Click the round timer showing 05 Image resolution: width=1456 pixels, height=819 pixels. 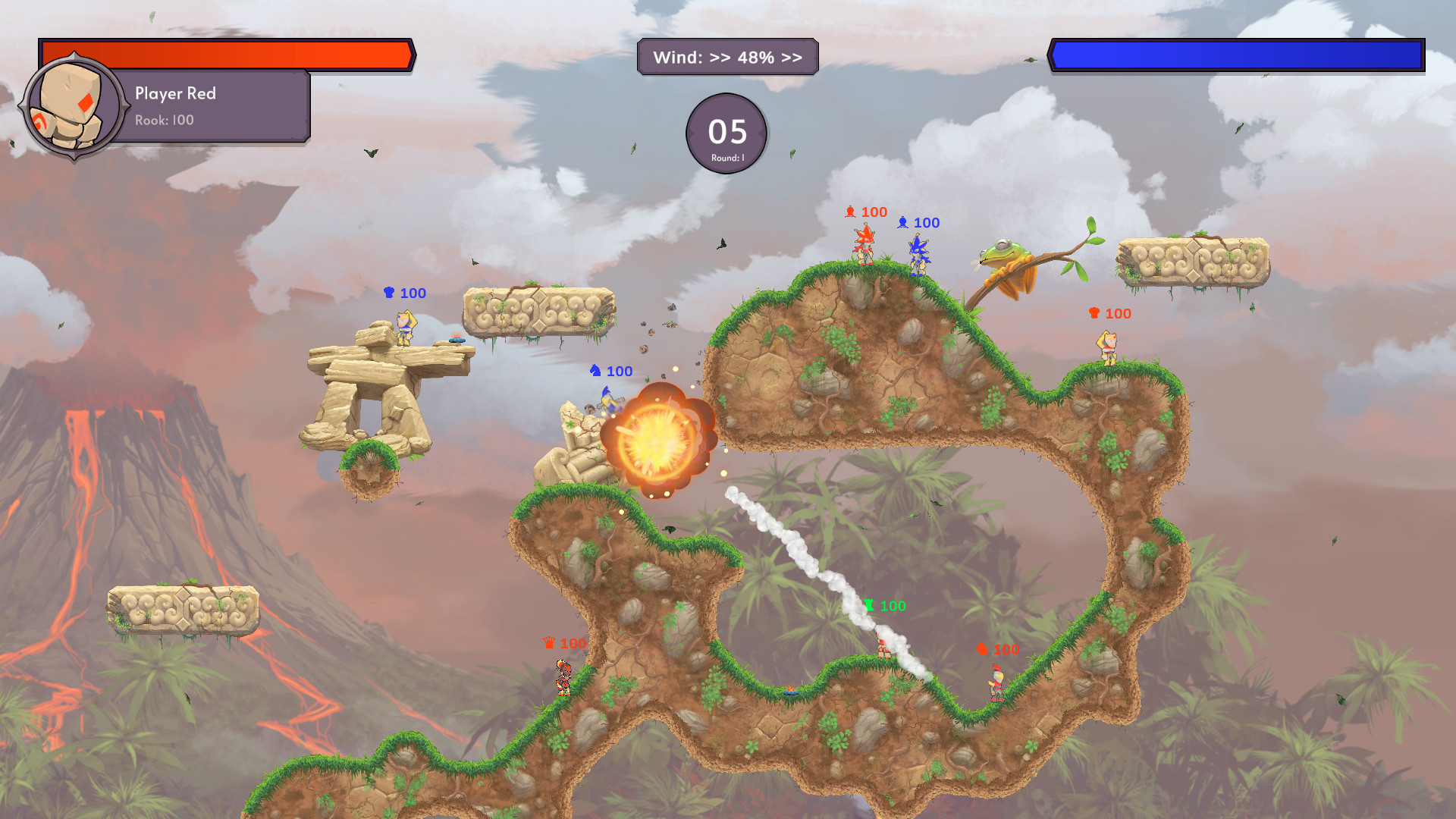[726, 133]
